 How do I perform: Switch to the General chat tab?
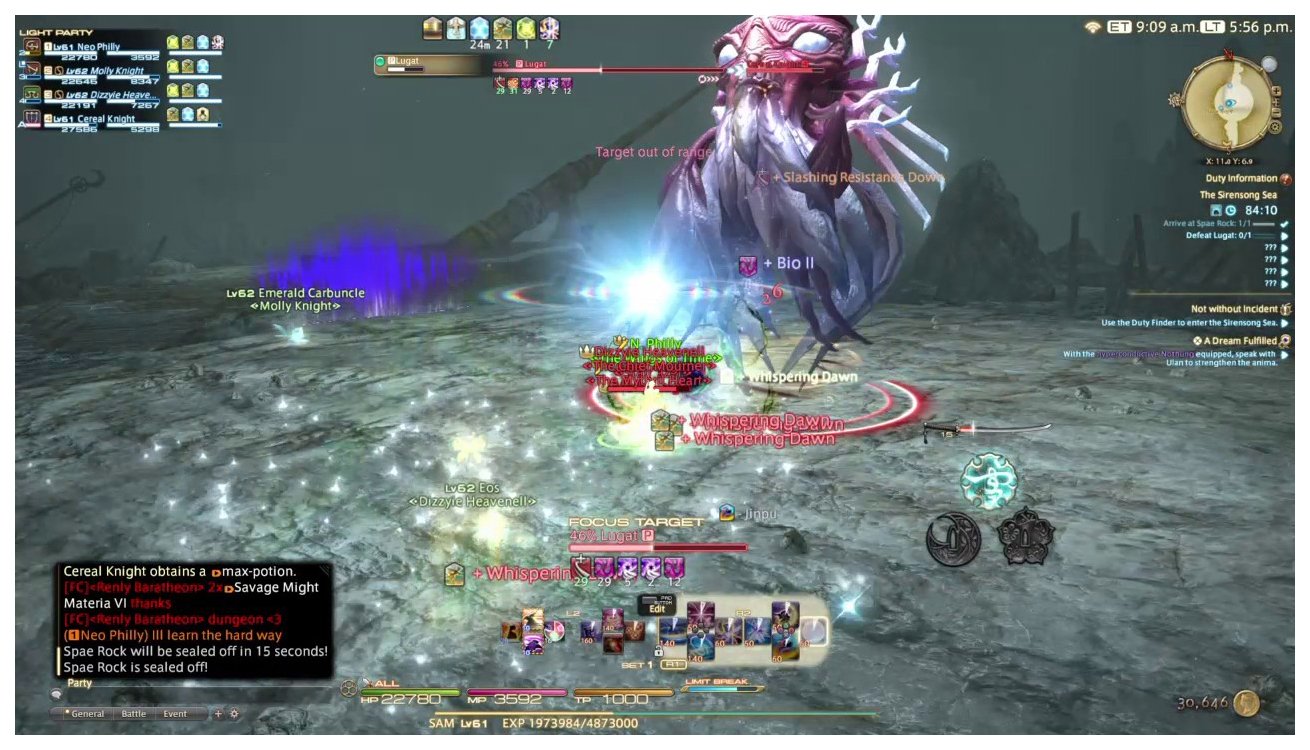(x=86, y=714)
